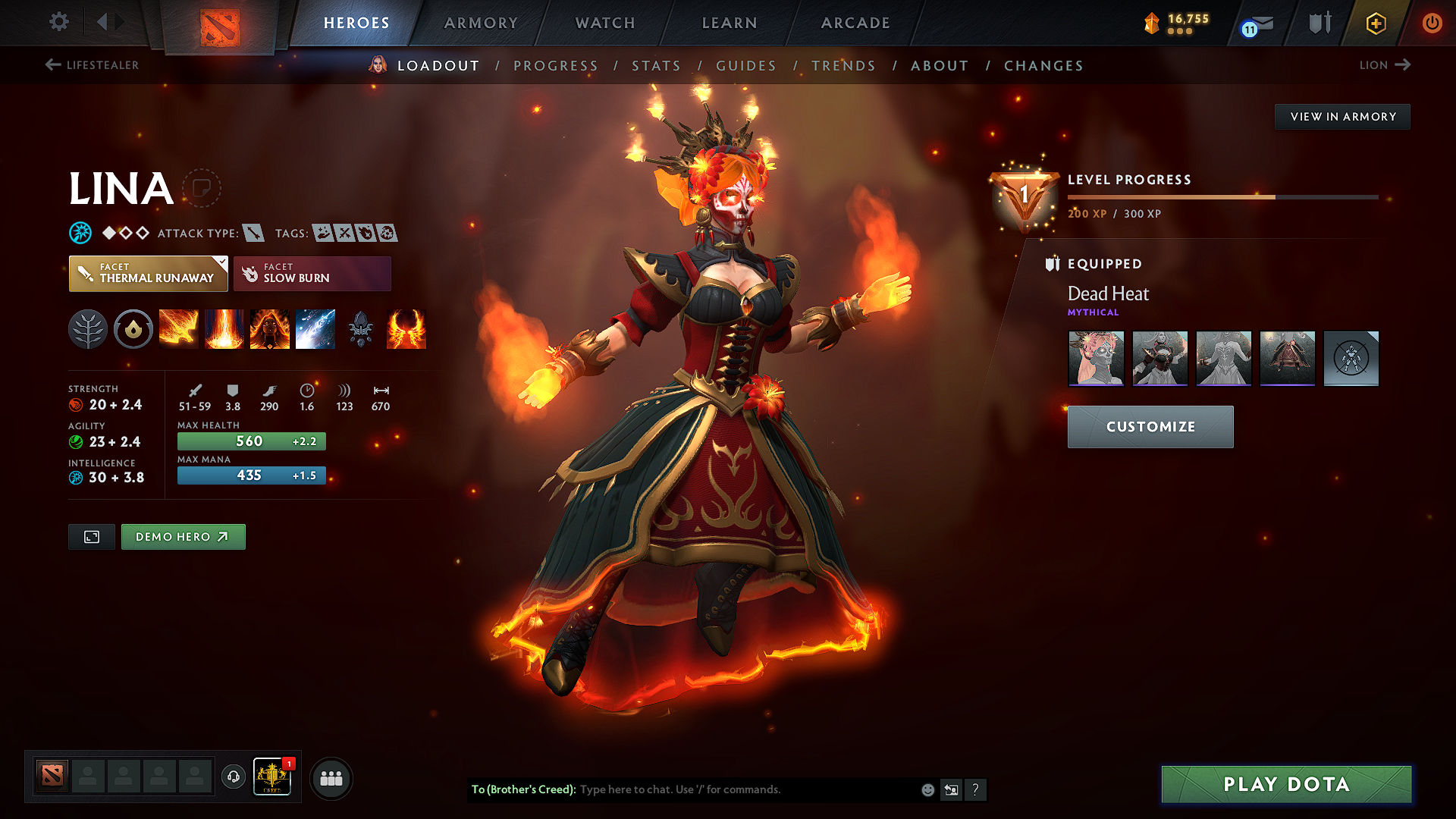Viewport: 1456px width, 819px height.
Task: Select the Light Strike Array ability icon
Action: (x=224, y=329)
